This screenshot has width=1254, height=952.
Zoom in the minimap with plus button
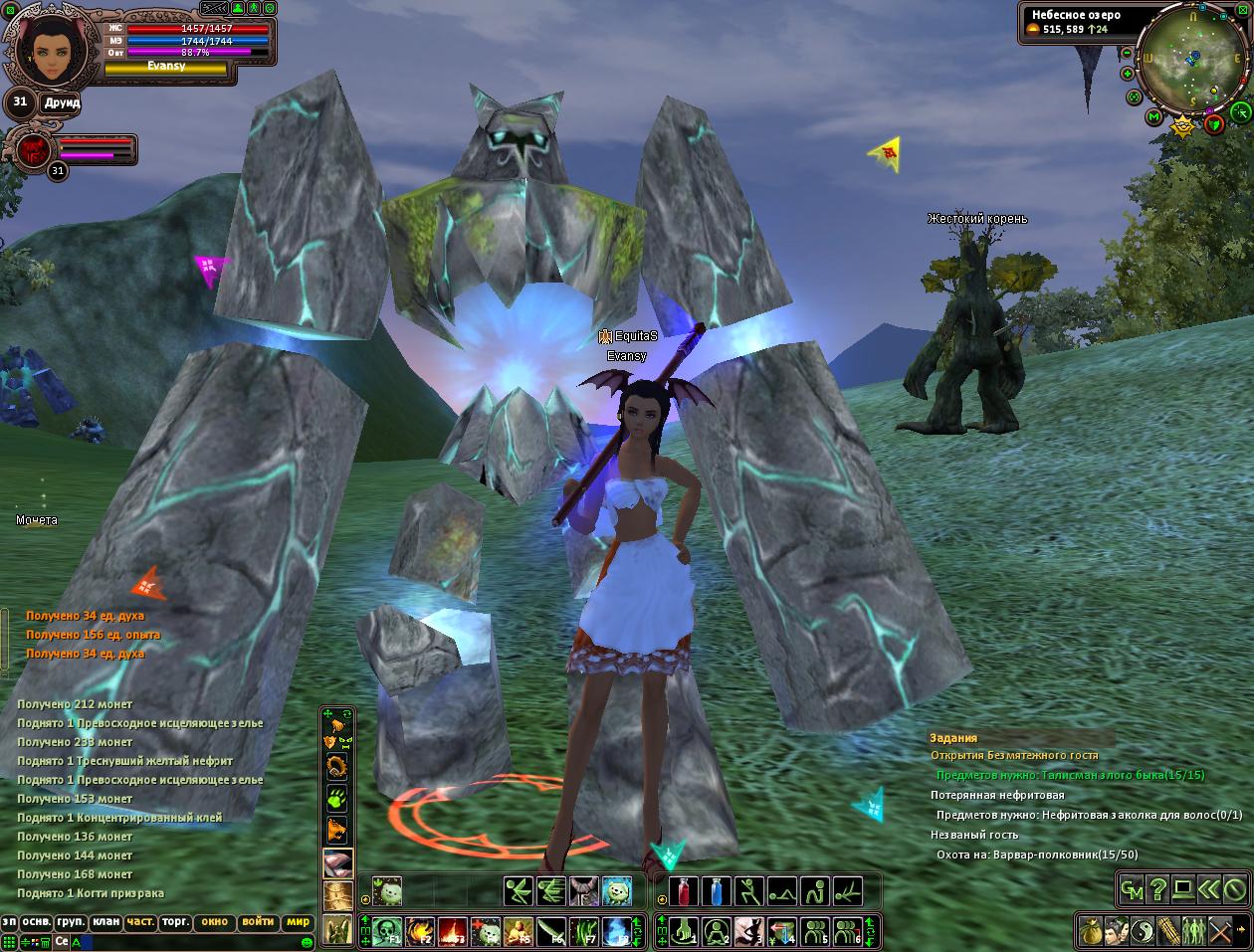click(1128, 74)
